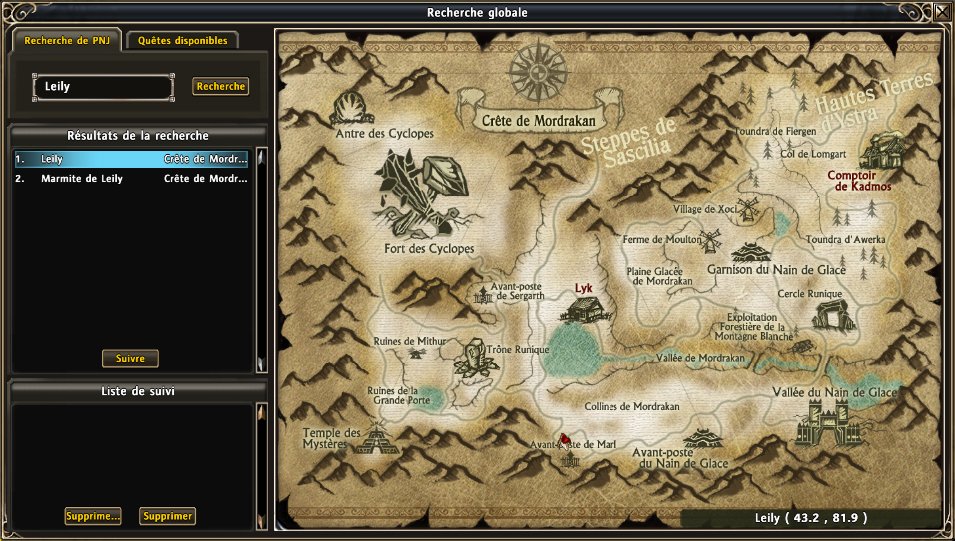Screen dimensions: 955x541
Task: Click the Suivre button
Action: tap(130, 358)
